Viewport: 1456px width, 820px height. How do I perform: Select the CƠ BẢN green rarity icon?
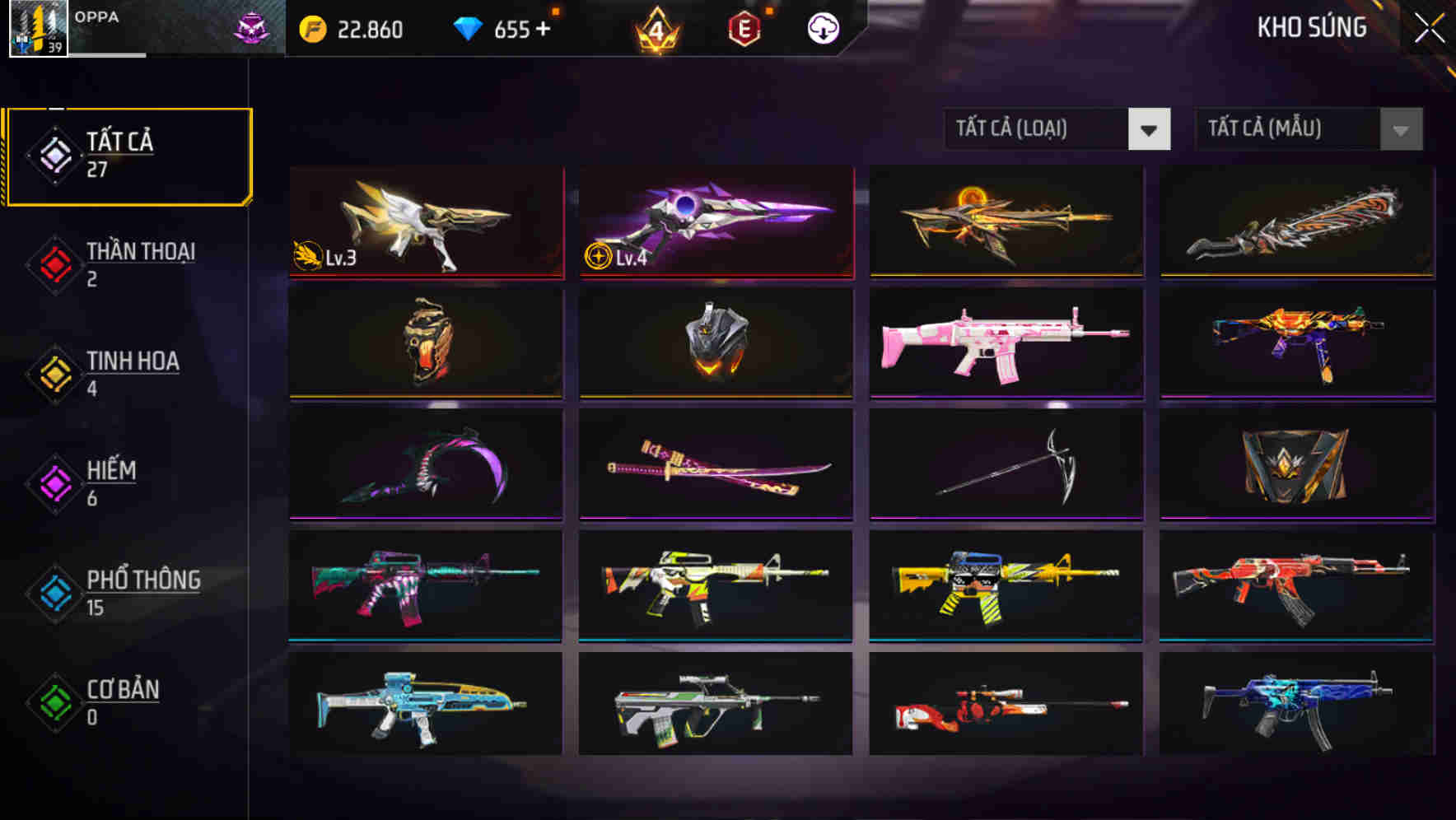(x=53, y=704)
